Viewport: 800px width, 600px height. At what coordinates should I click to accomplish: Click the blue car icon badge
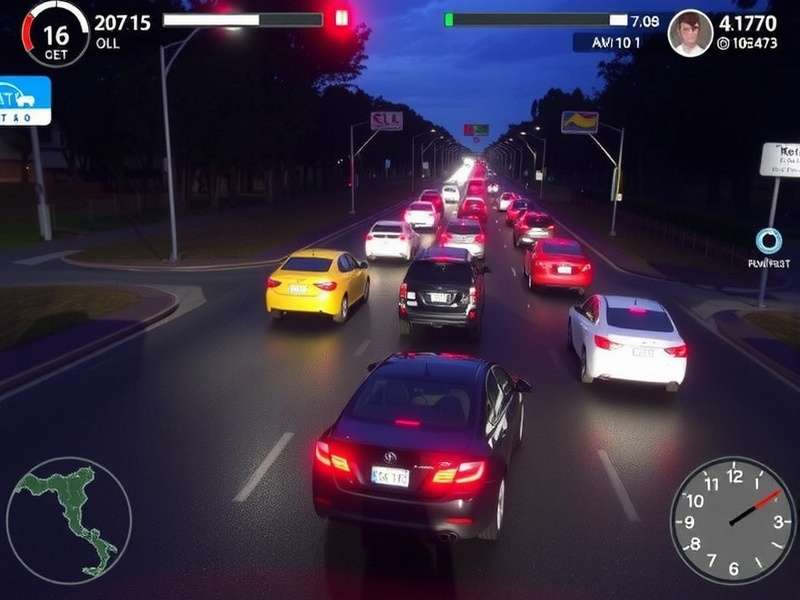tap(22, 100)
